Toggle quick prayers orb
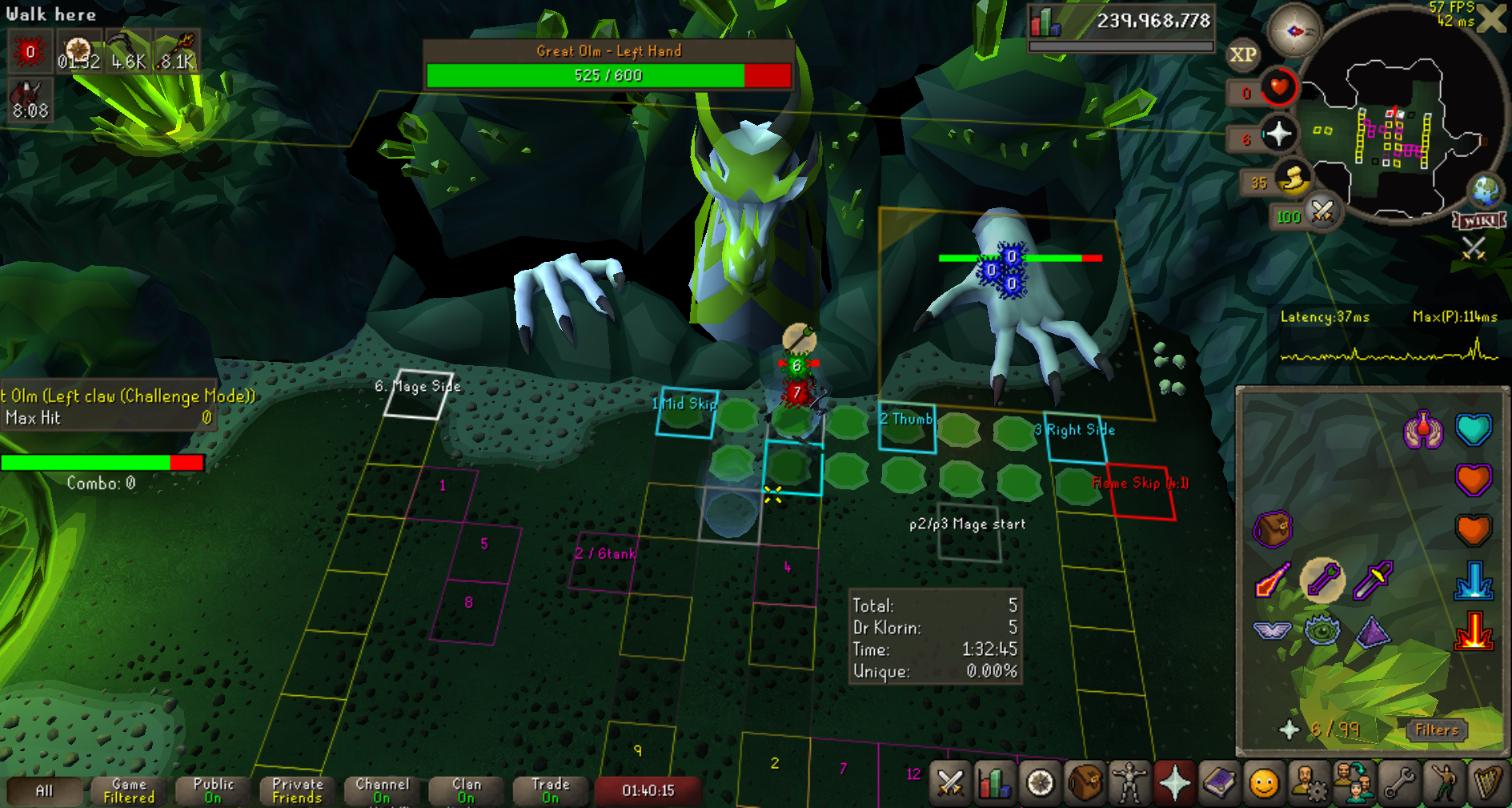The height and width of the screenshot is (808, 1512). (x=1277, y=134)
